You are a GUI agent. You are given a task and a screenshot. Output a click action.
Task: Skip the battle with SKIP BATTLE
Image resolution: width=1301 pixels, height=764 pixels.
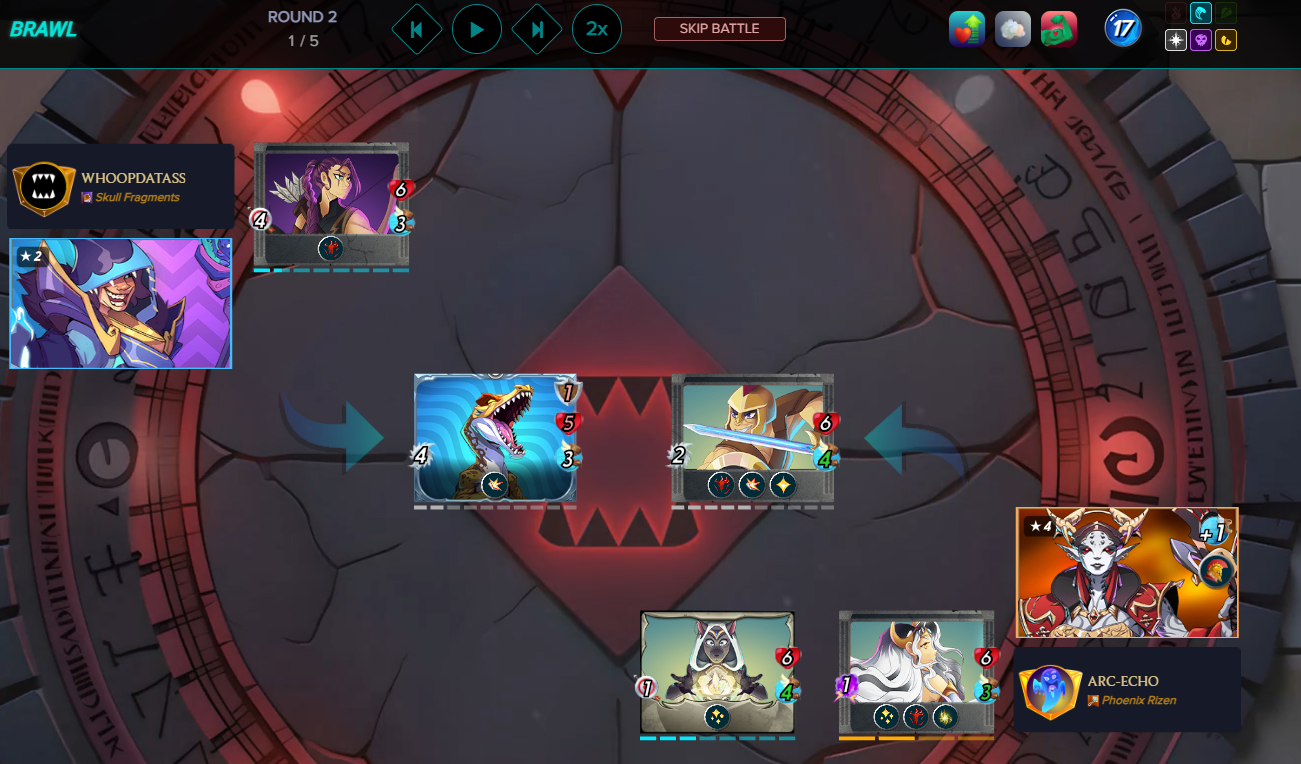719,29
